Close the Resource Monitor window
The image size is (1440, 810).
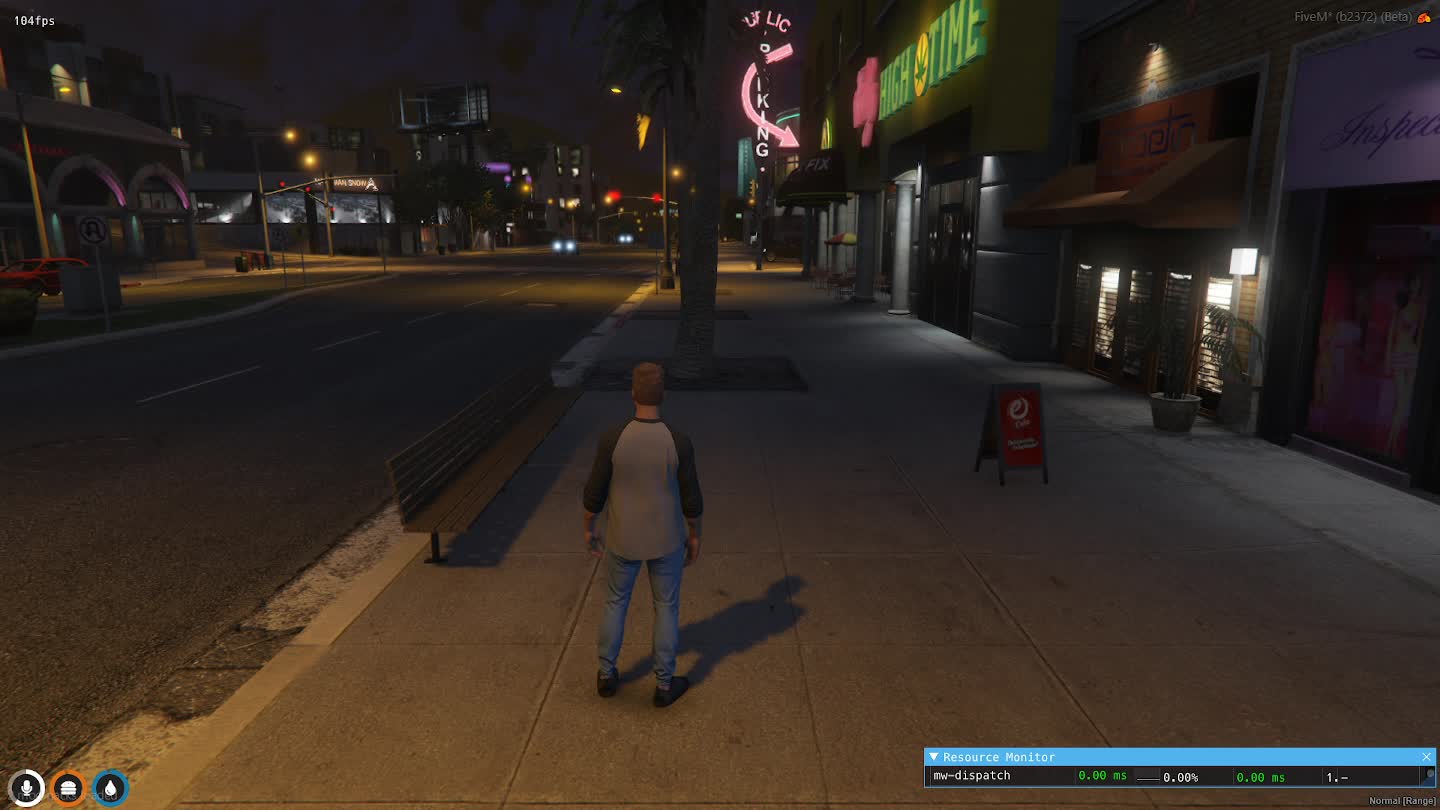(x=1426, y=757)
